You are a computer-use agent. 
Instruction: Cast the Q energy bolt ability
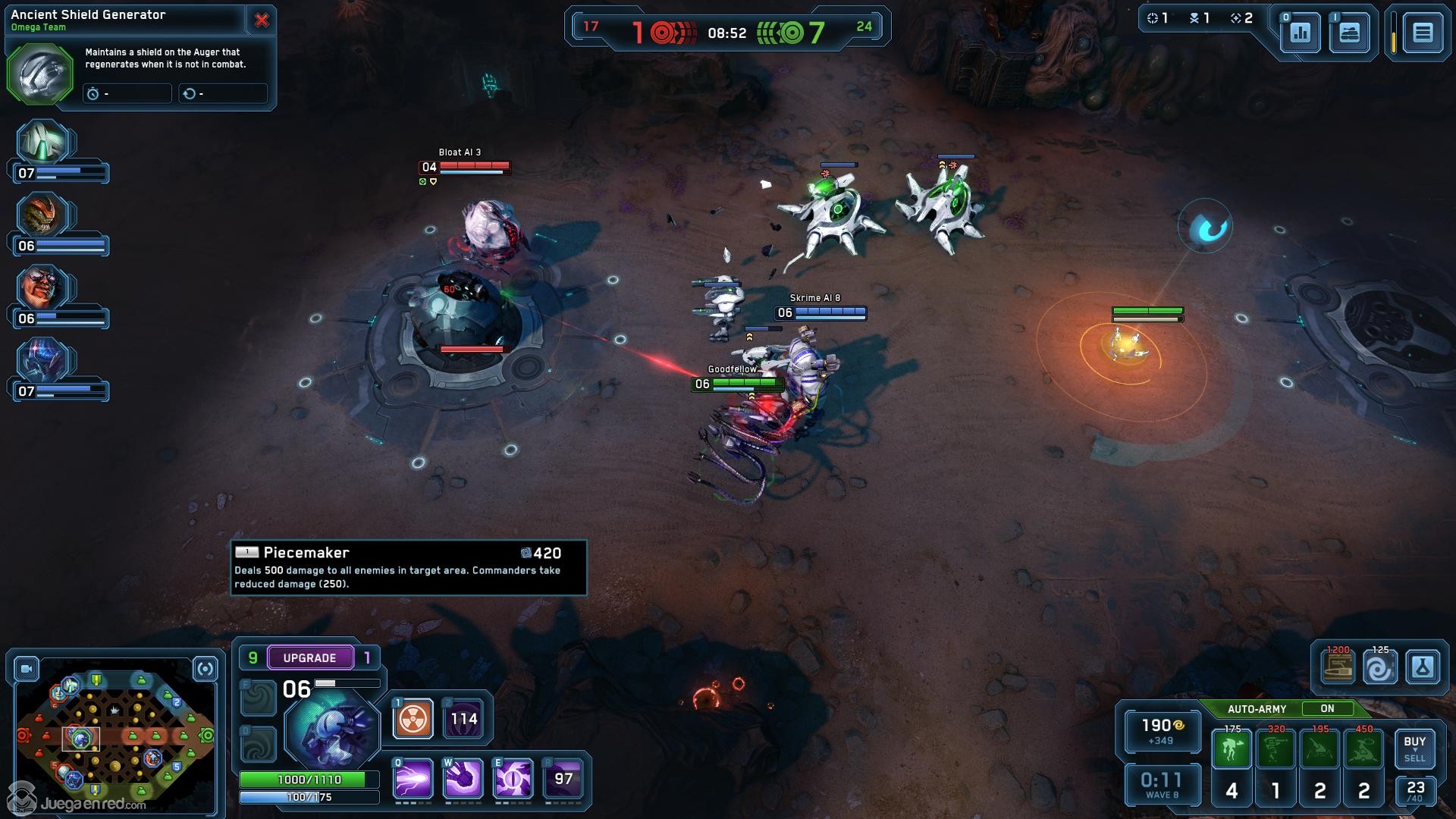click(x=413, y=779)
